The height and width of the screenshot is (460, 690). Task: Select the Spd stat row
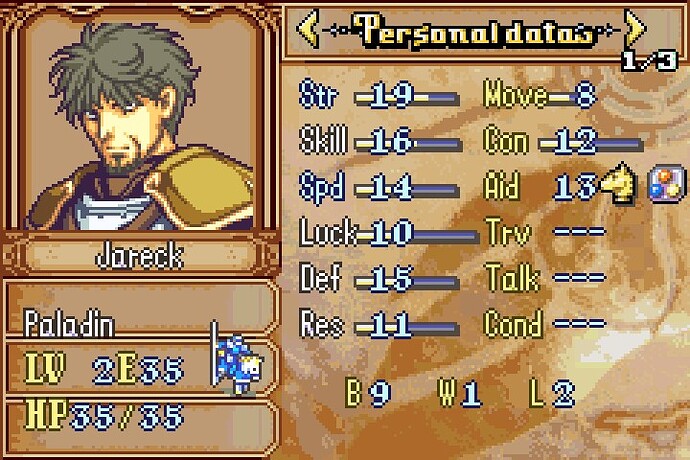[378, 187]
